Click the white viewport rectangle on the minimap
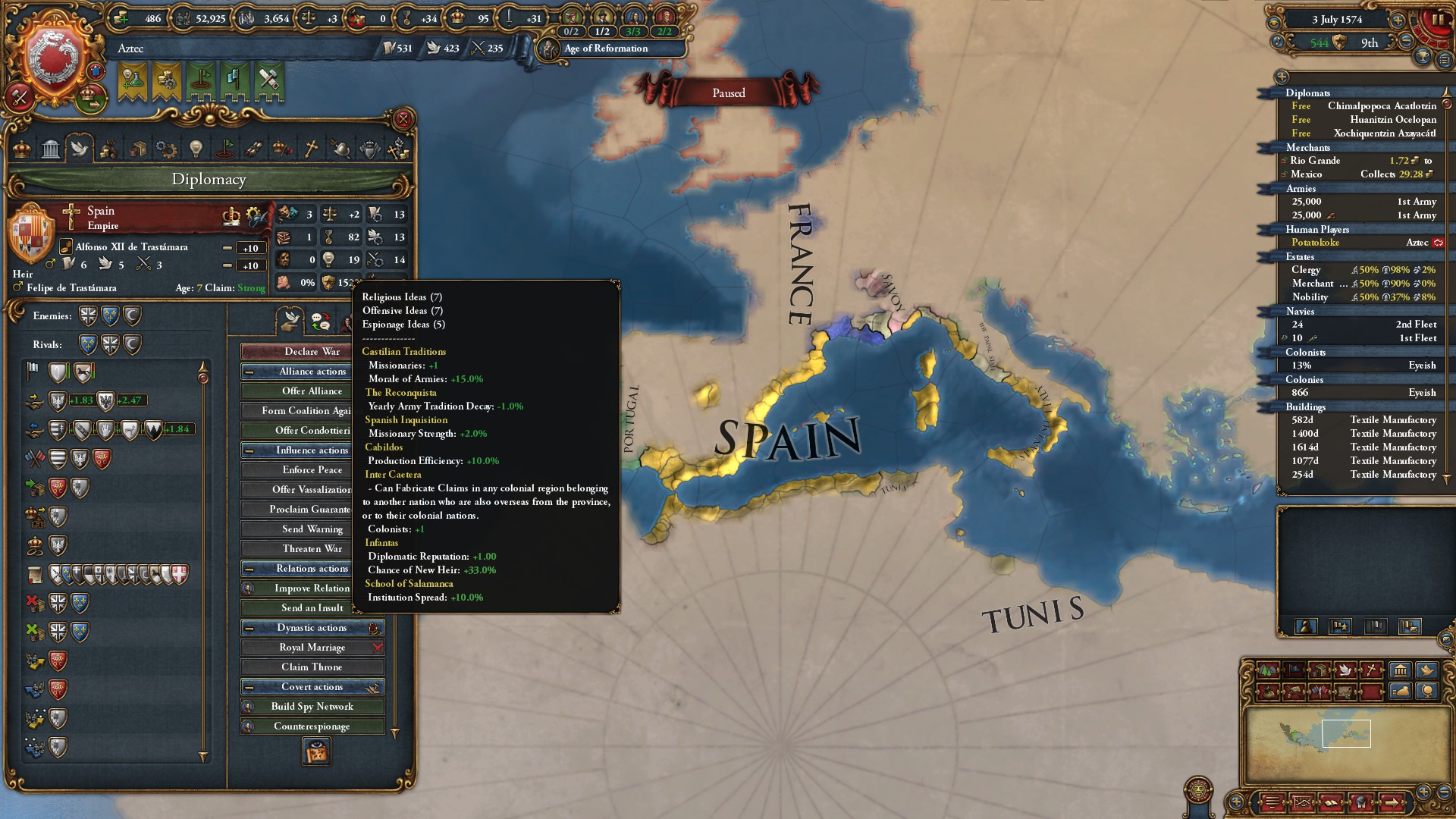 [1346, 733]
